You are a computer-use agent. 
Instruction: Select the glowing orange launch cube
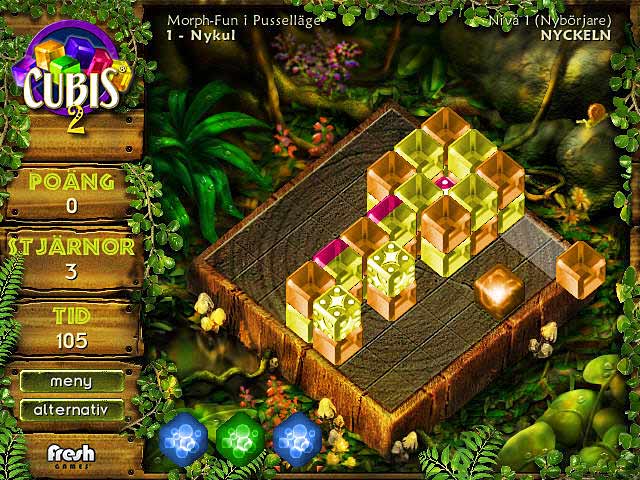click(498, 291)
